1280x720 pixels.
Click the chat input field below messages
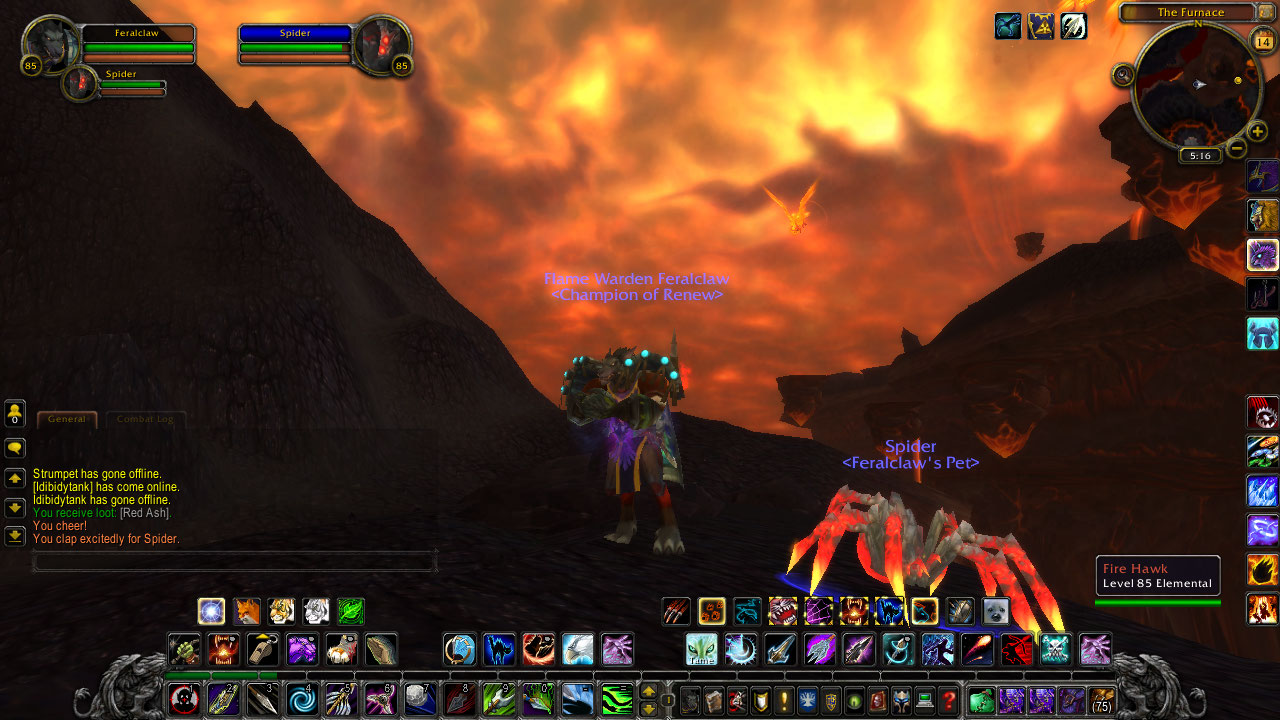point(235,562)
